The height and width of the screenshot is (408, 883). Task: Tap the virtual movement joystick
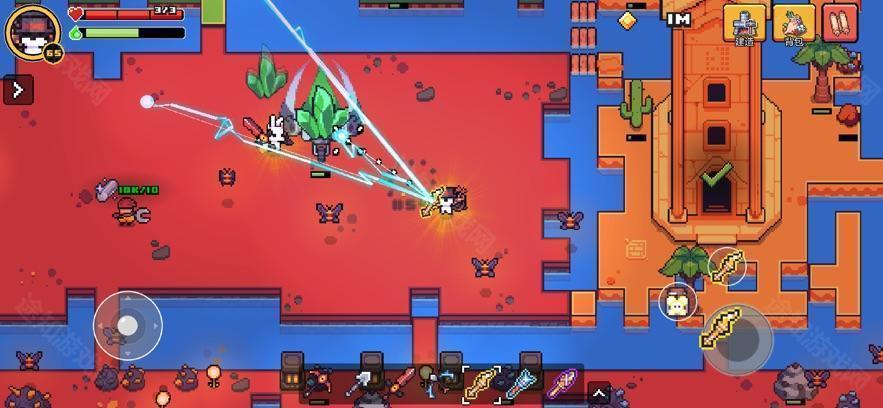click(127, 325)
